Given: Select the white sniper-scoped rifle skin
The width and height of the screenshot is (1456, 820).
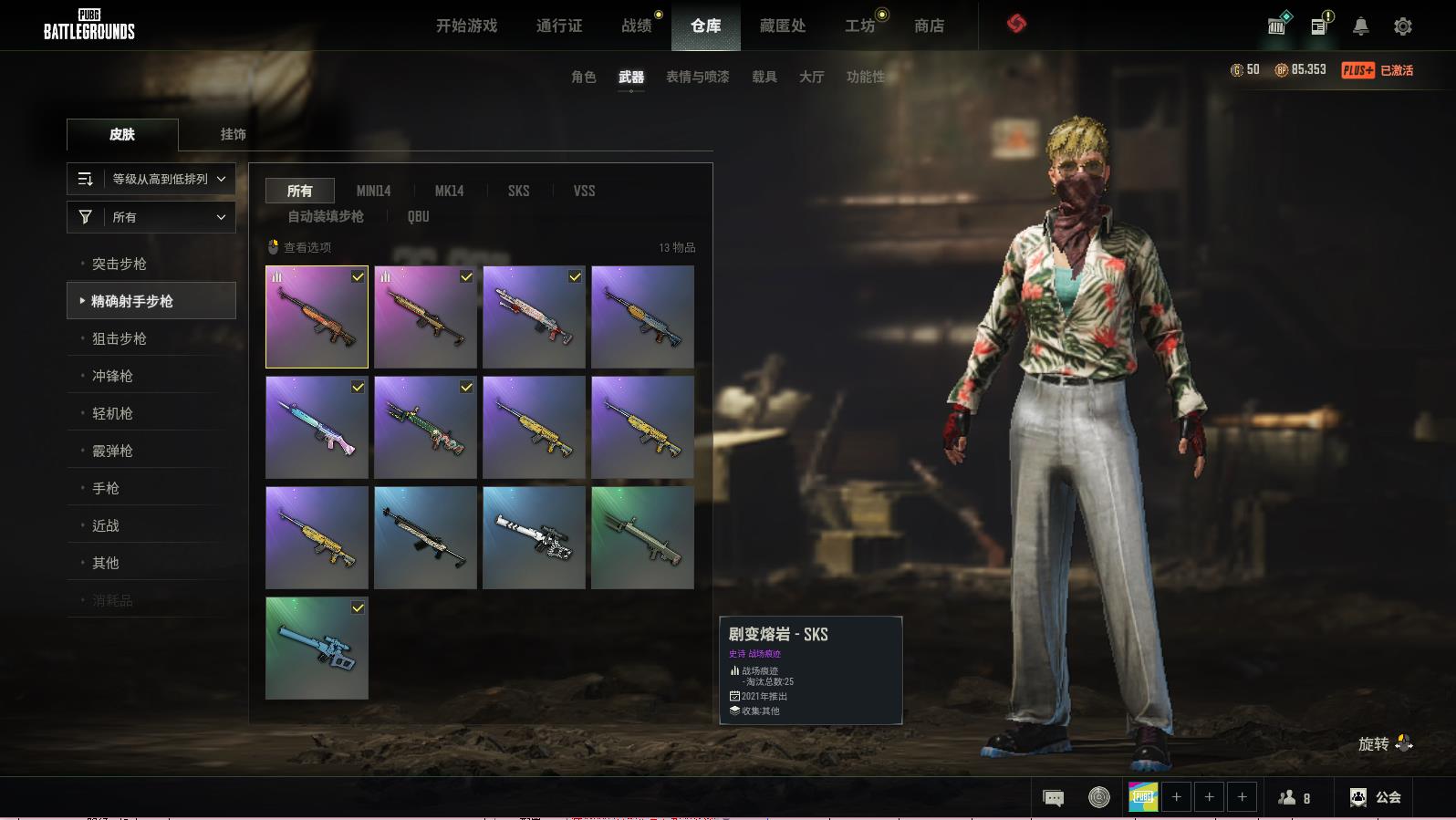Looking at the screenshot, I should [534, 537].
